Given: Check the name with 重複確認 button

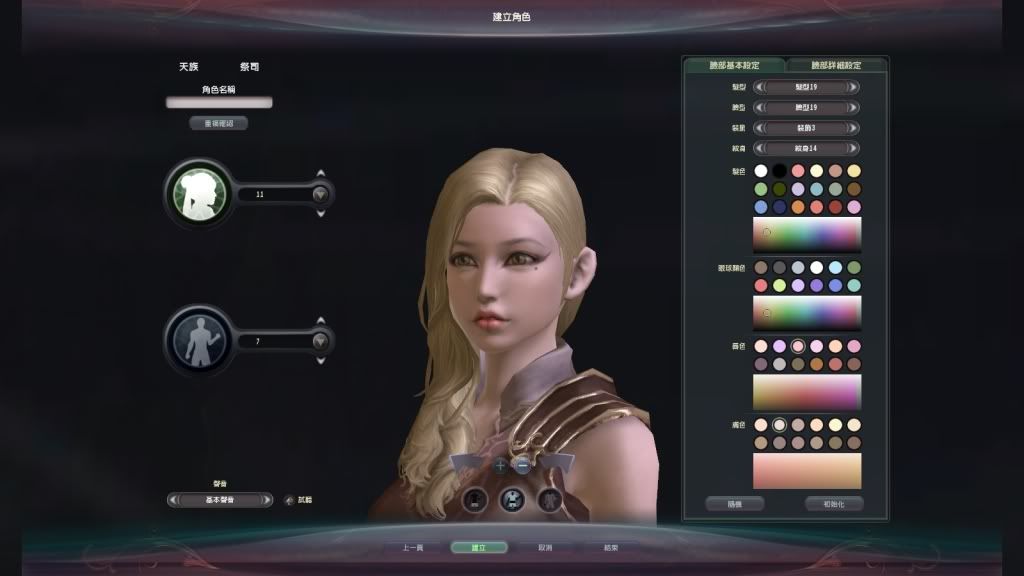Looking at the screenshot, I should [219, 124].
